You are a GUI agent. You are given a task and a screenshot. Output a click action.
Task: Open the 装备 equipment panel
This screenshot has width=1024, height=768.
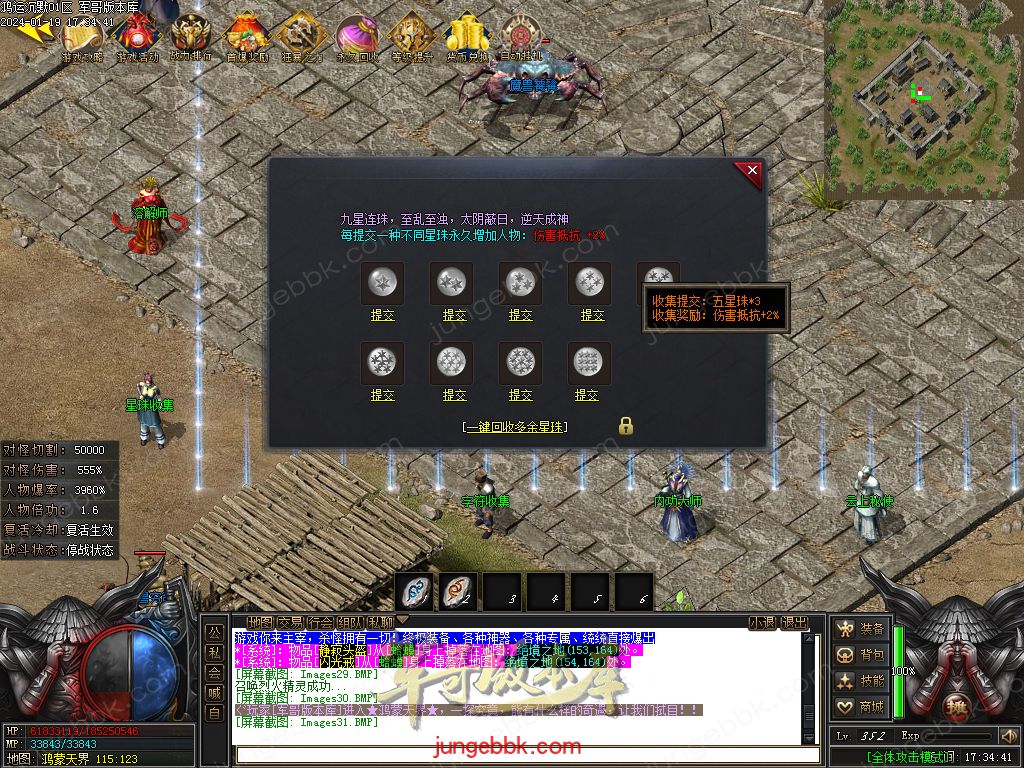coord(861,629)
